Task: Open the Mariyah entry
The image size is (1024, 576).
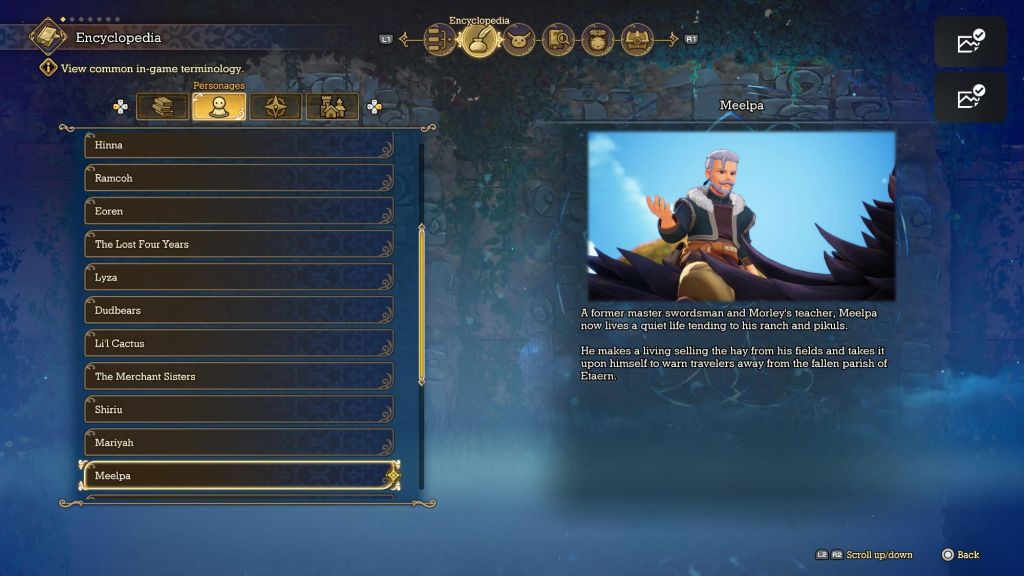Action: (x=238, y=442)
